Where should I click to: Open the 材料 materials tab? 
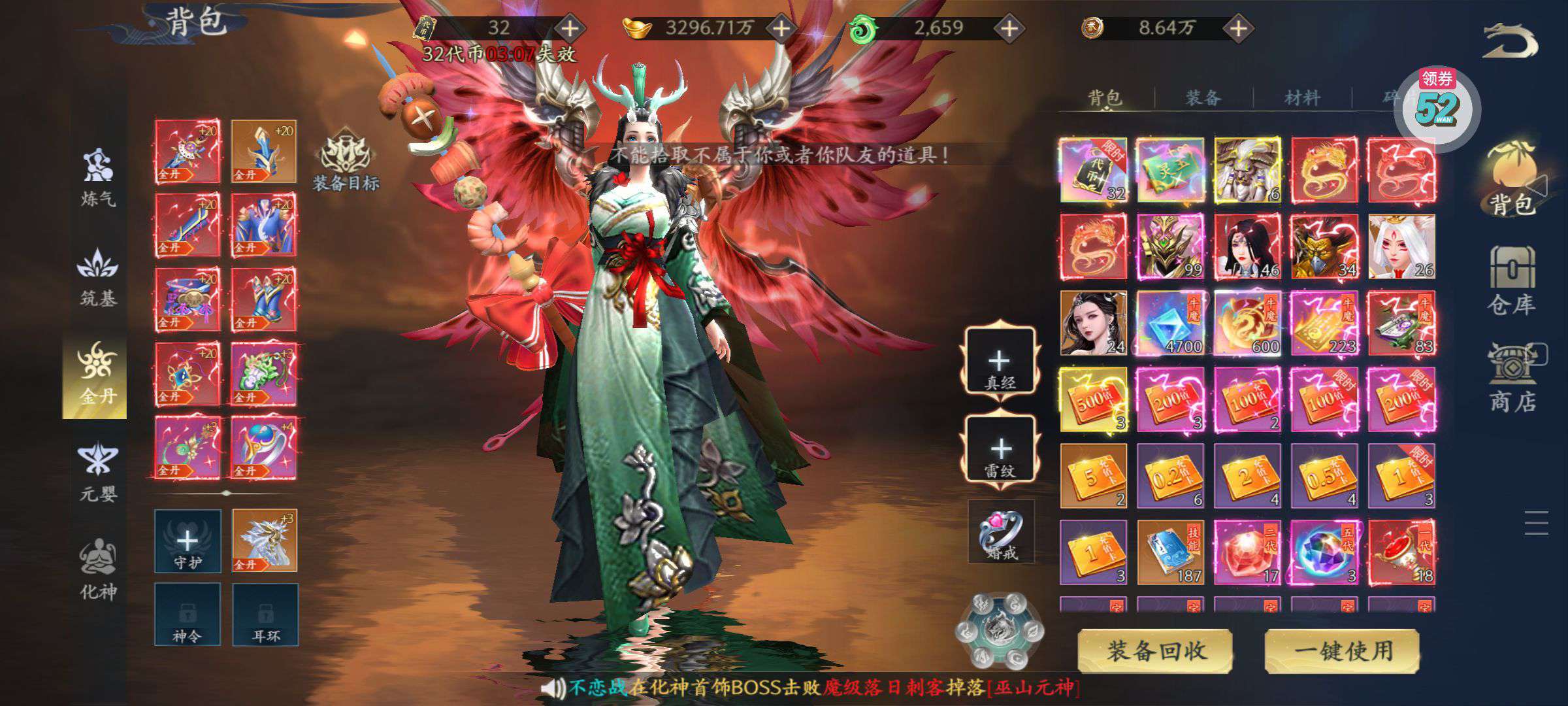point(1301,98)
